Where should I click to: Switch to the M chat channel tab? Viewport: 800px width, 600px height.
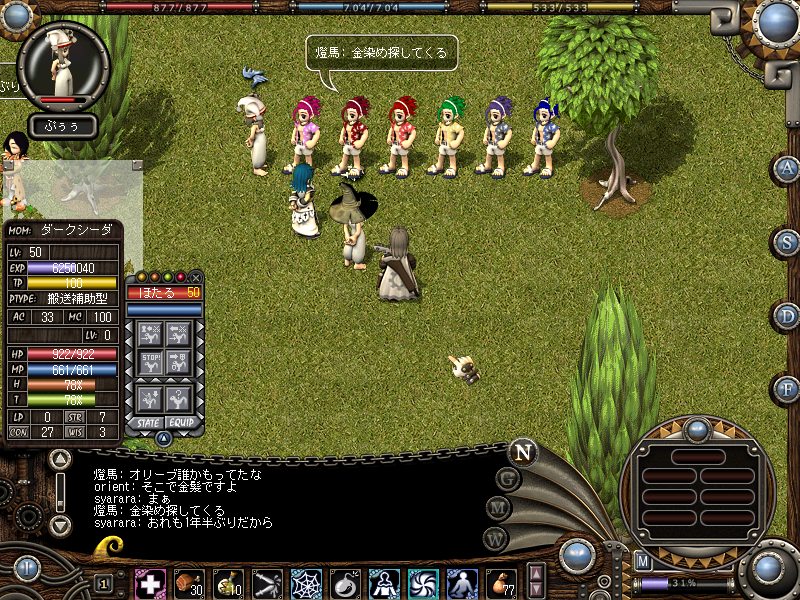coord(498,509)
